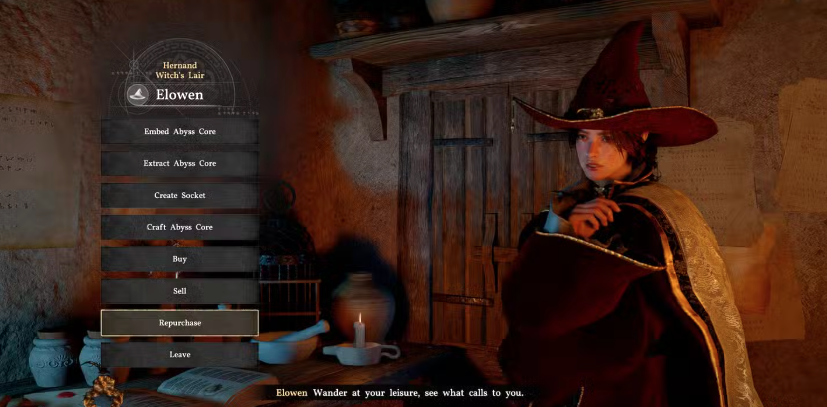Viewport: 827px width, 407px height.
Task: Open Elowen's Buy shop
Action: (x=179, y=259)
